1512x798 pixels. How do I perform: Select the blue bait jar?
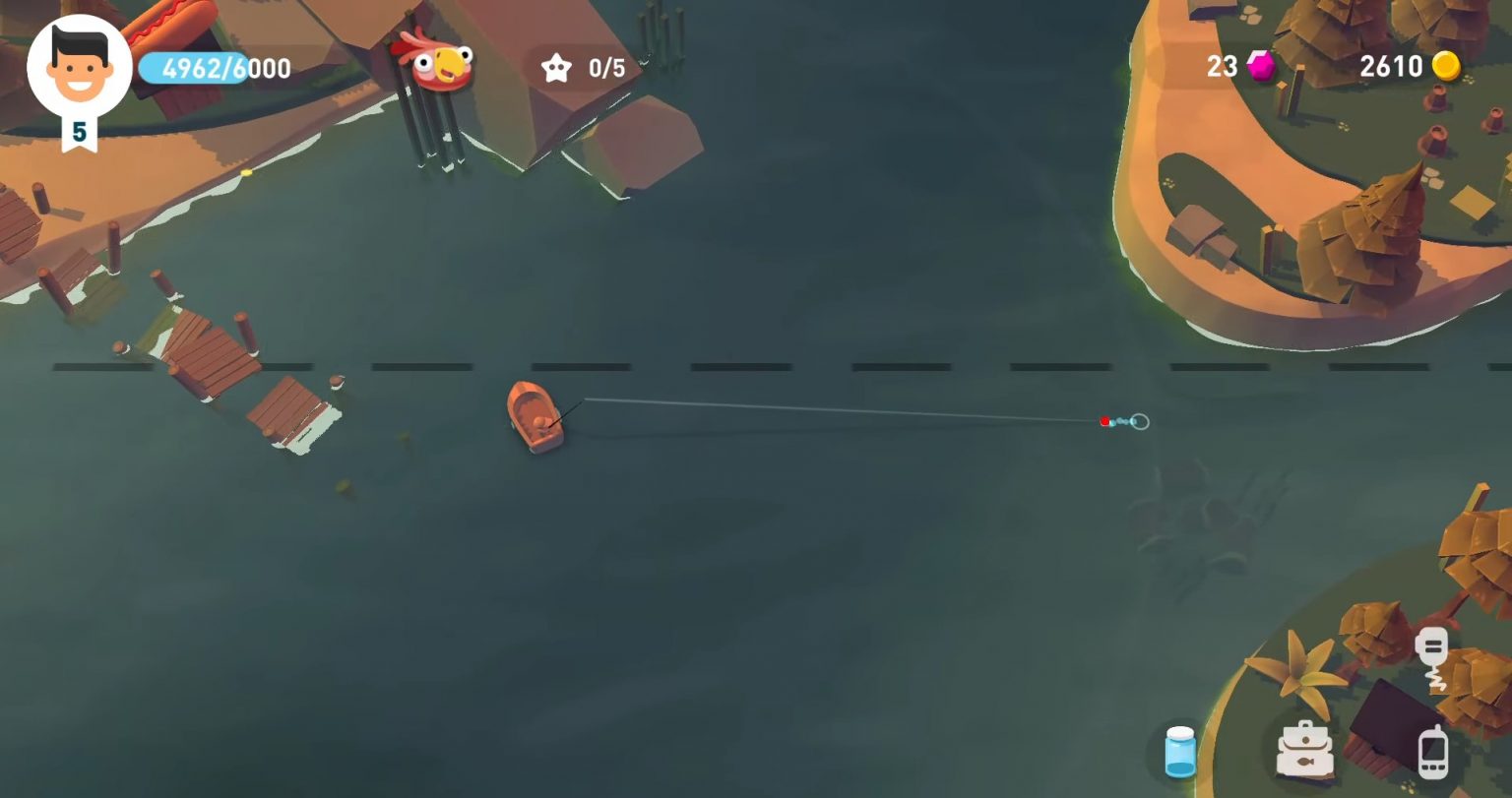click(x=1179, y=752)
